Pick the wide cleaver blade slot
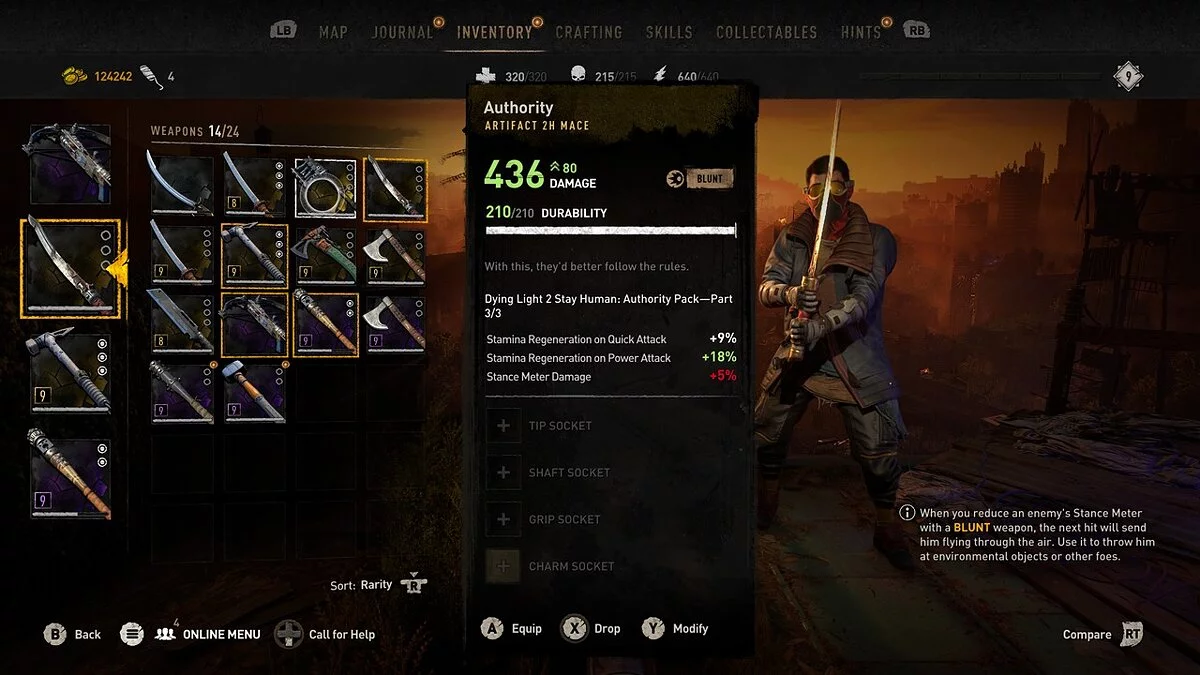 point(182,324)
